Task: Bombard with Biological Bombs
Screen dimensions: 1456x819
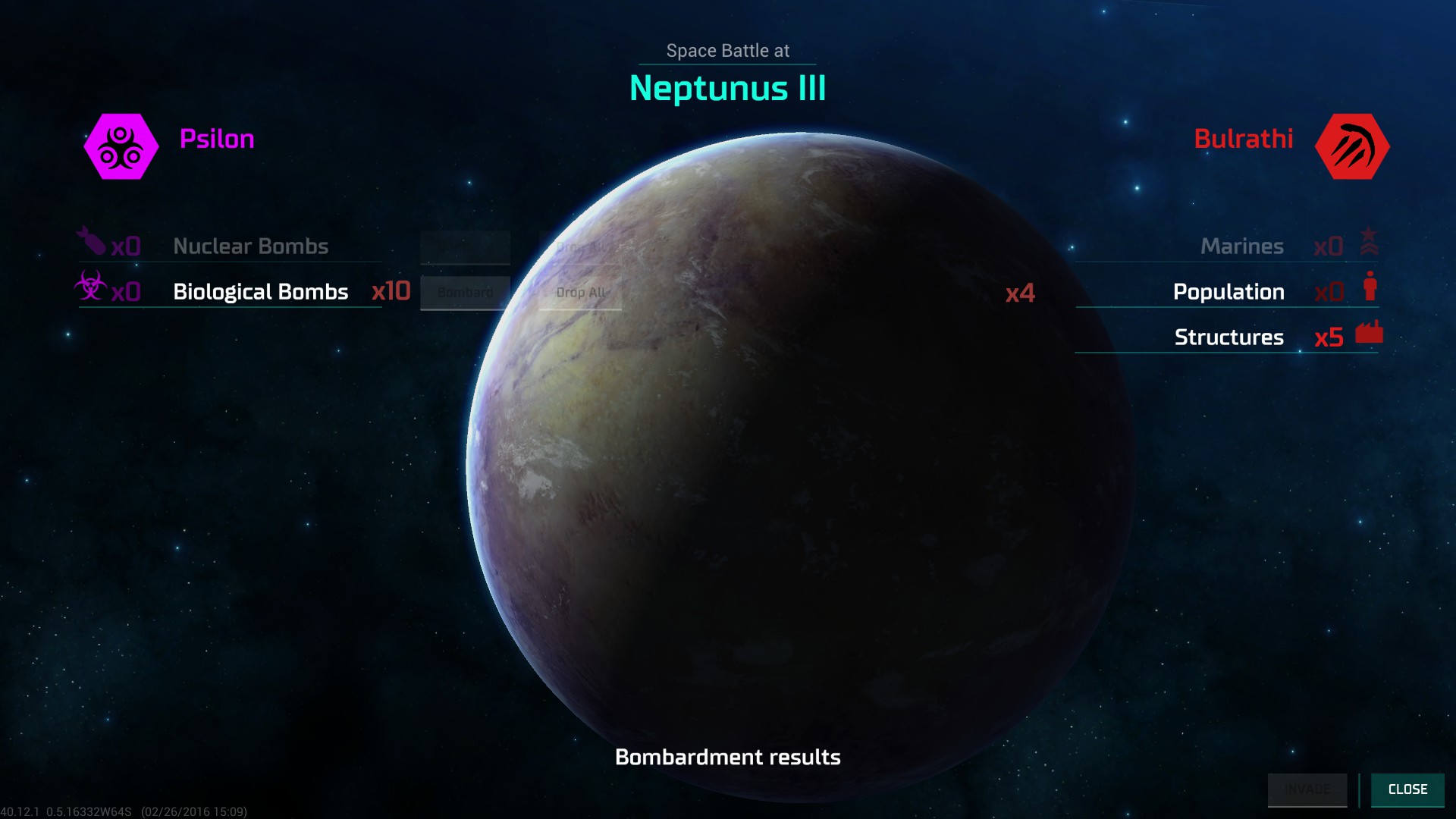Action: (x=465, y=293)
